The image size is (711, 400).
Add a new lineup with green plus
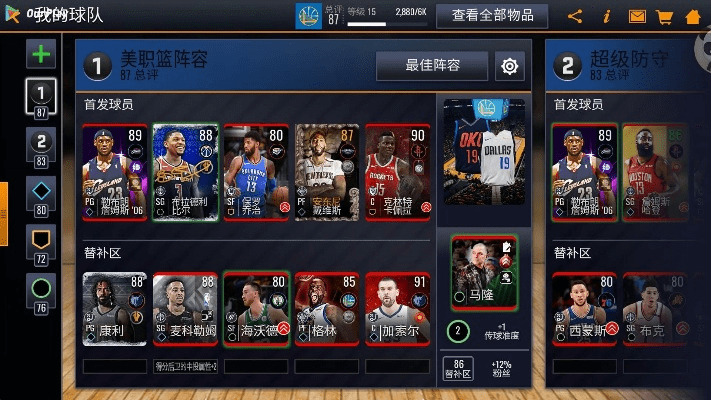click(41, 53)
